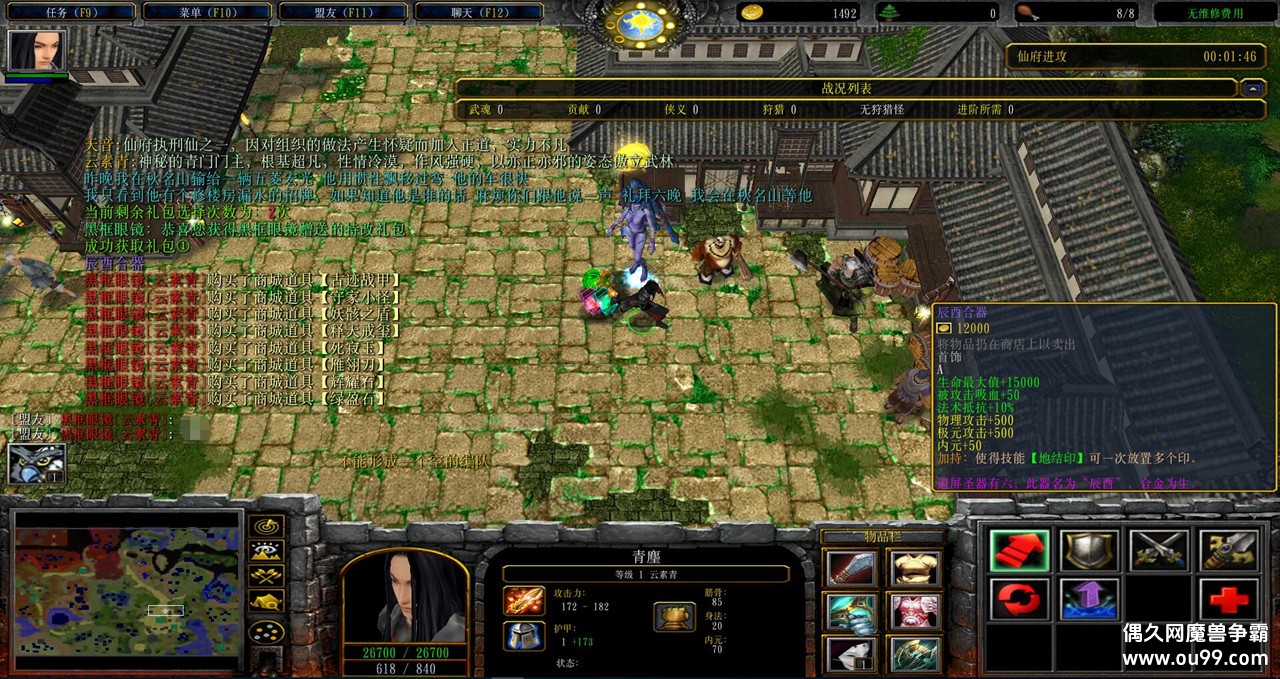
Task: Select the pink chest armor inventory item
Action: pyautogui.click(x=913, y=612)
